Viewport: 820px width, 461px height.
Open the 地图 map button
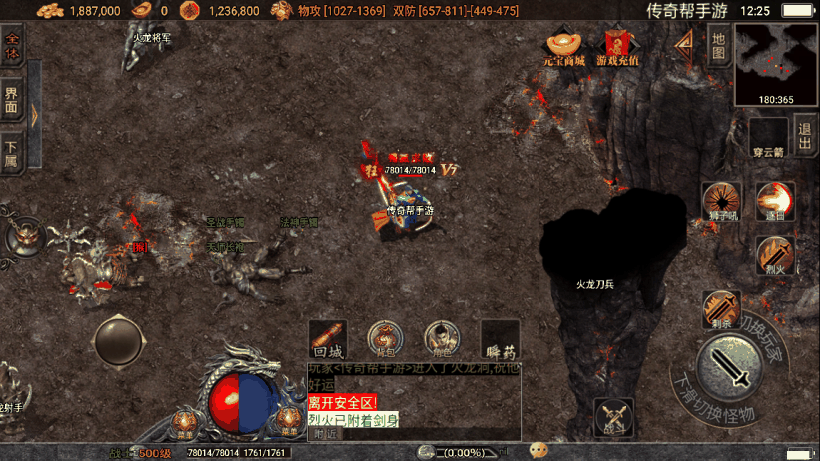(717, 46)
